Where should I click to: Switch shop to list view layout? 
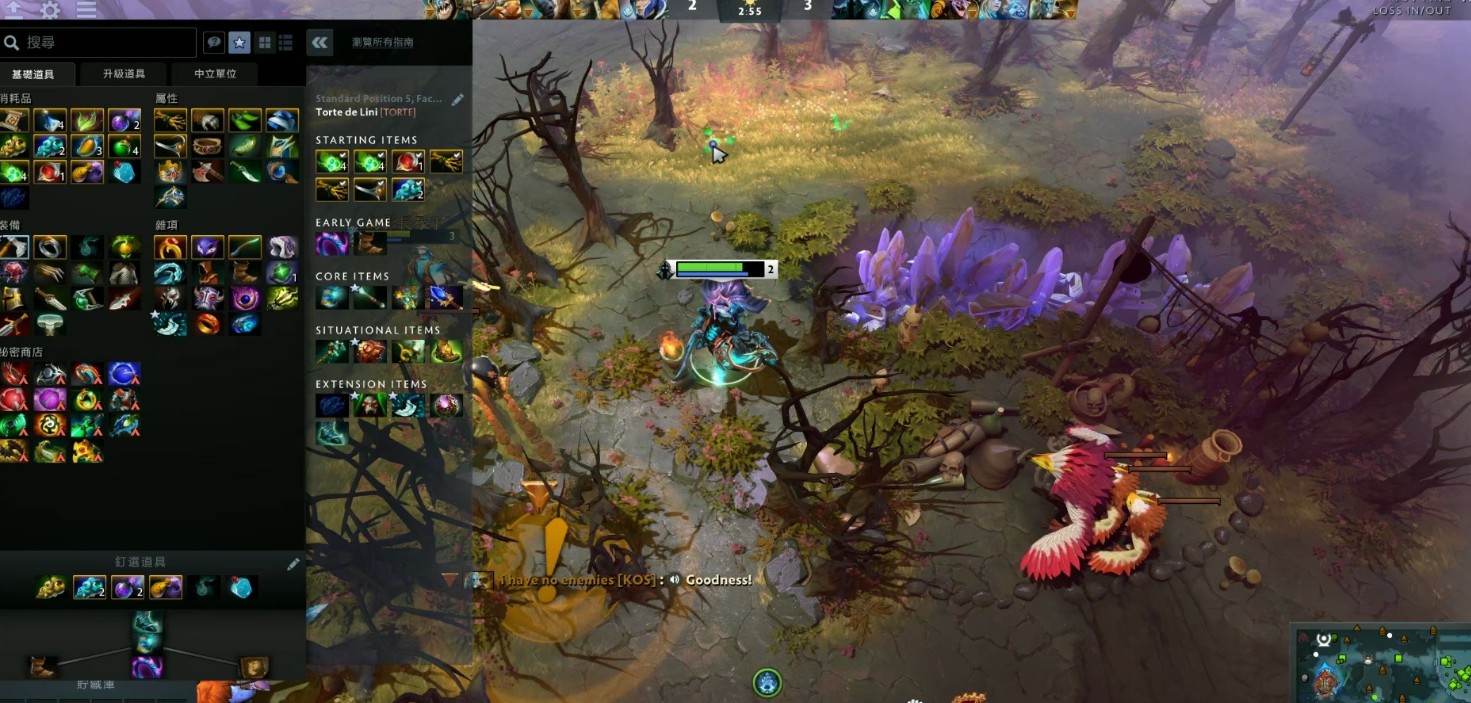[x=286, y=43]
